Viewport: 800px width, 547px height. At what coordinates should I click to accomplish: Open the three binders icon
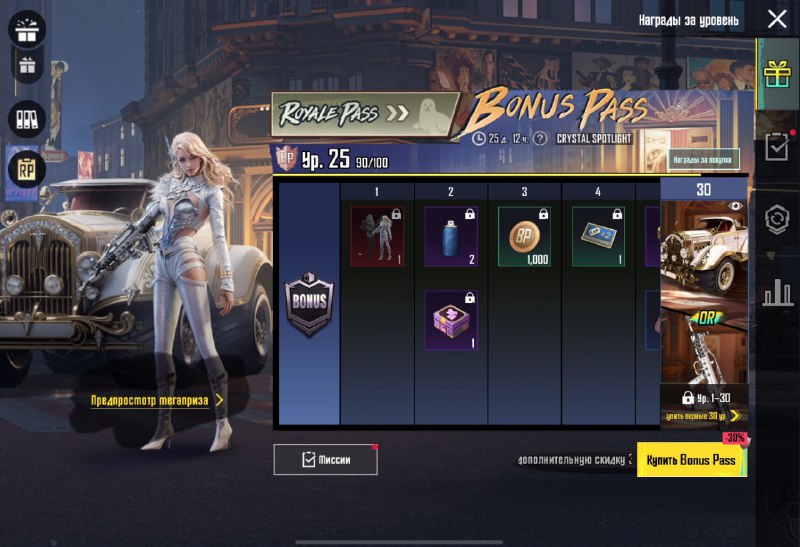tap(27, 119)
